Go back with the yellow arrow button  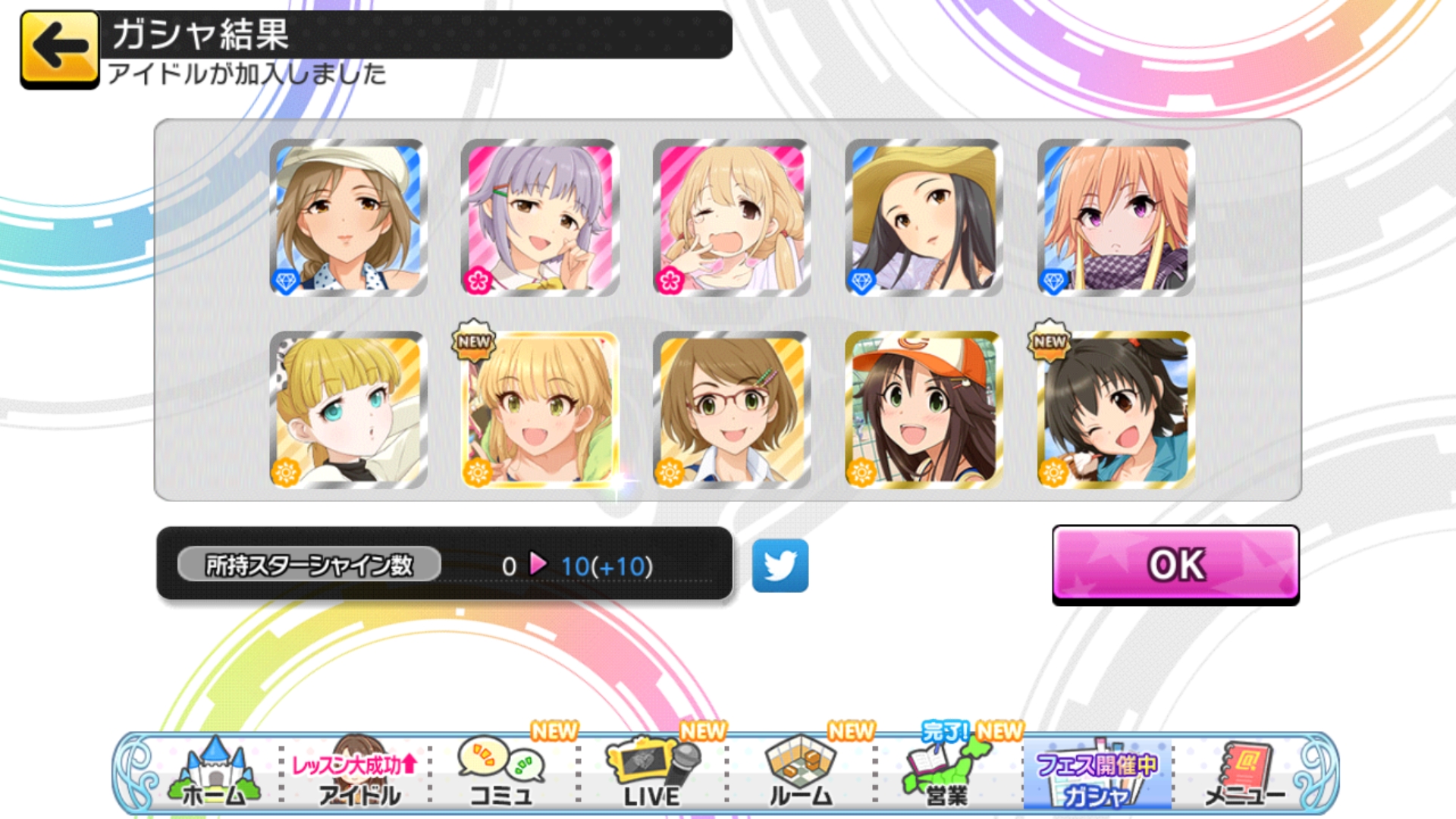tap(60, 49)
